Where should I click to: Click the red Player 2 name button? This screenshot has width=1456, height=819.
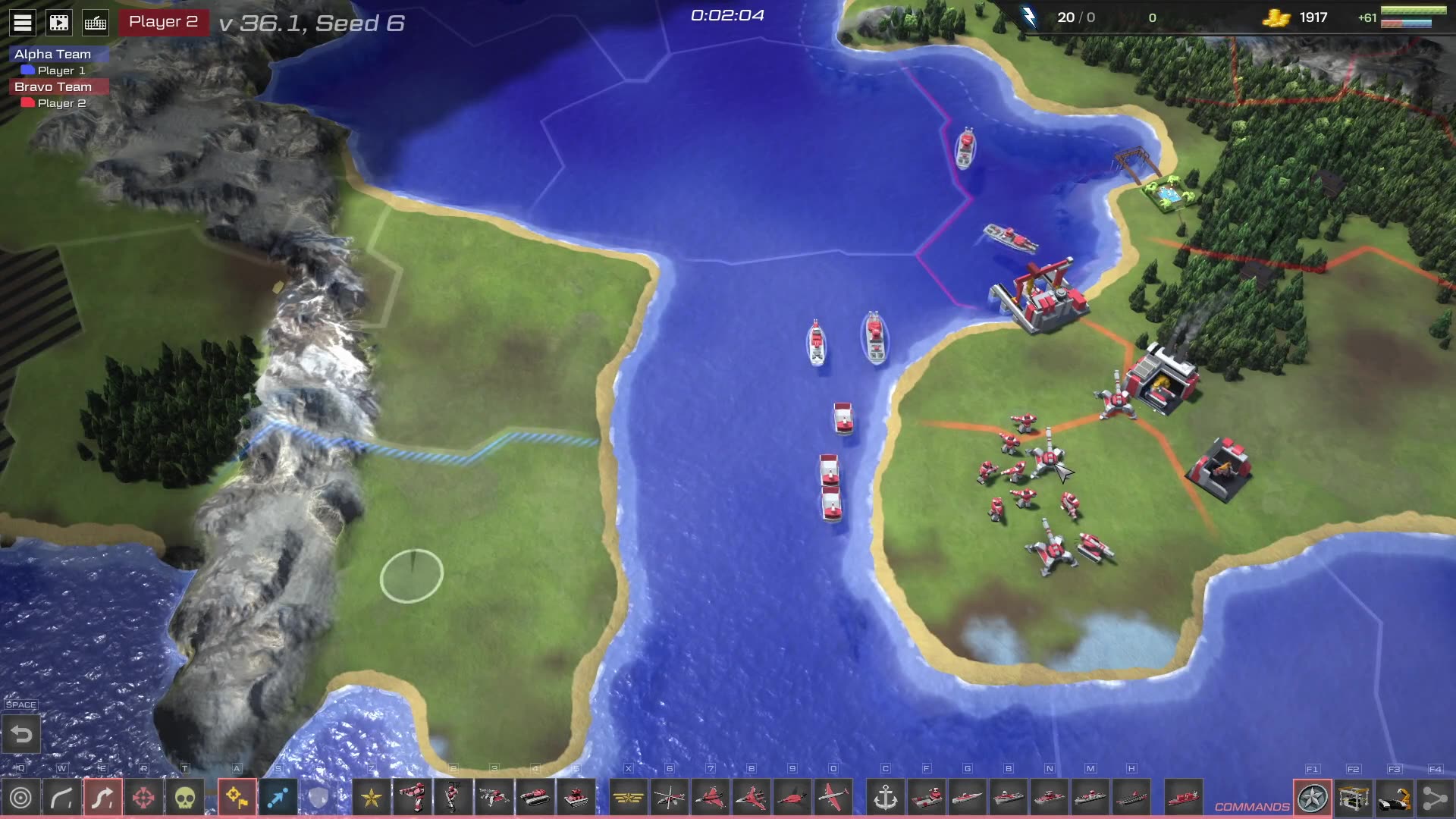163,22
